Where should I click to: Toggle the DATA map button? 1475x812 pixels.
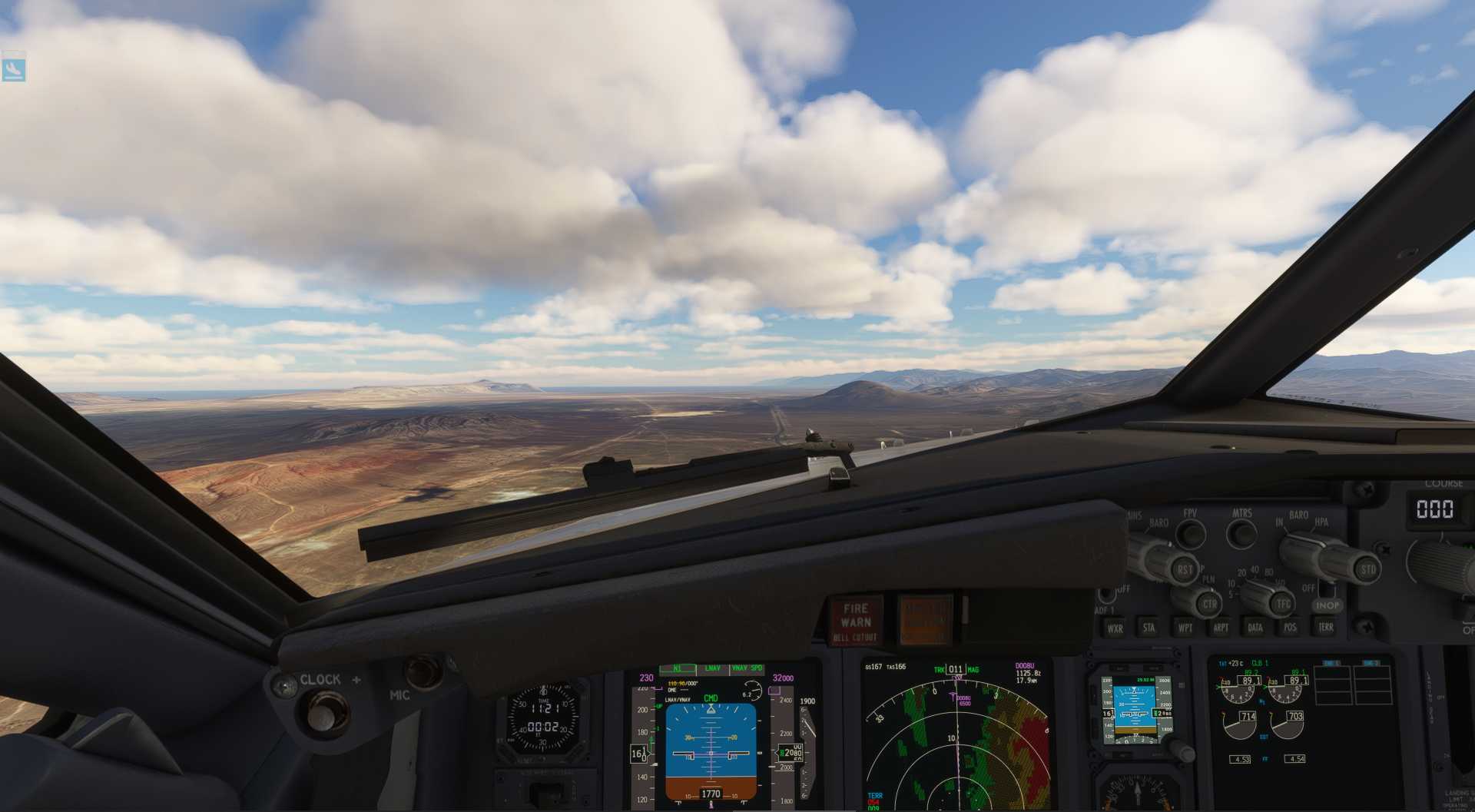(x=1255, y=628)
